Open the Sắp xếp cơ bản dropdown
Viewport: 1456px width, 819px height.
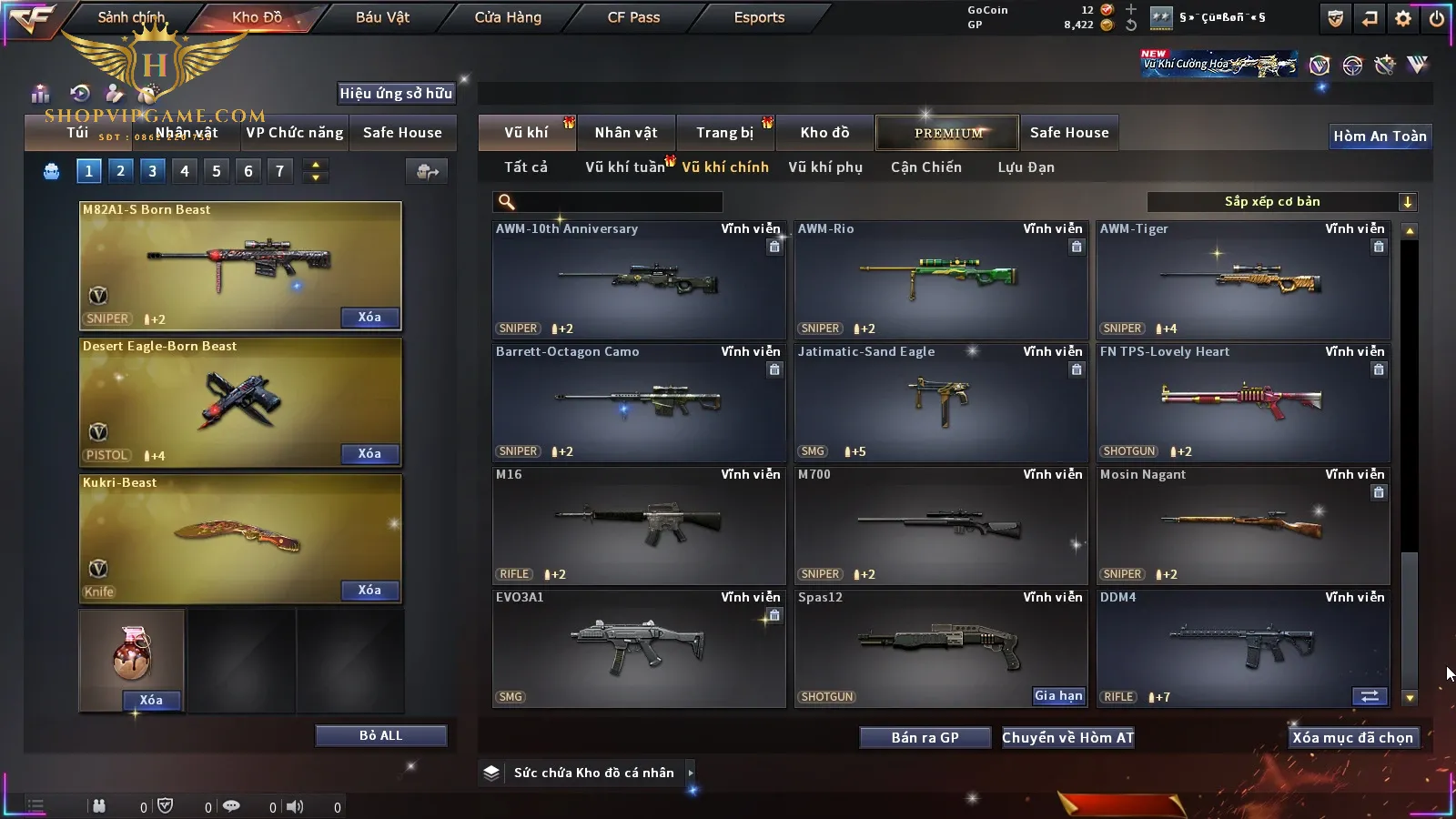1281,202
